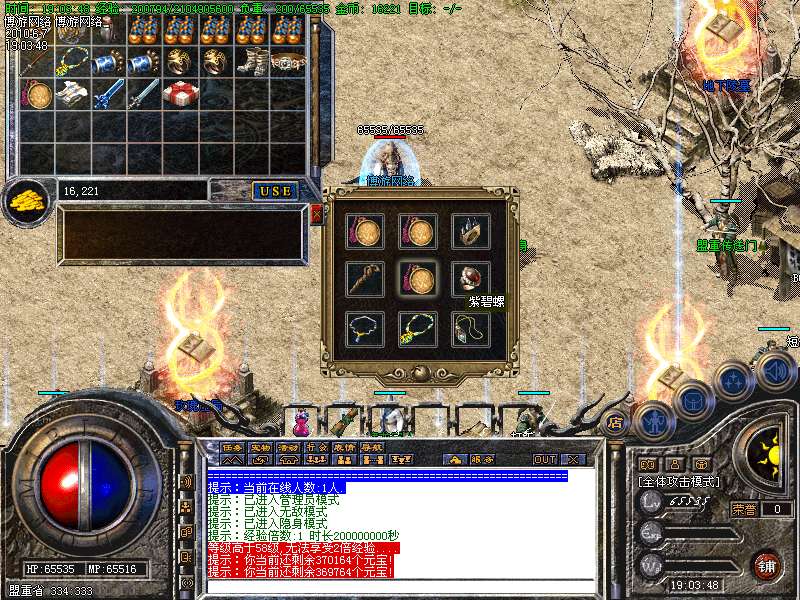Click the USE button in the bag
Viewport: 800px width, 600px height.
tap(274, 190)
